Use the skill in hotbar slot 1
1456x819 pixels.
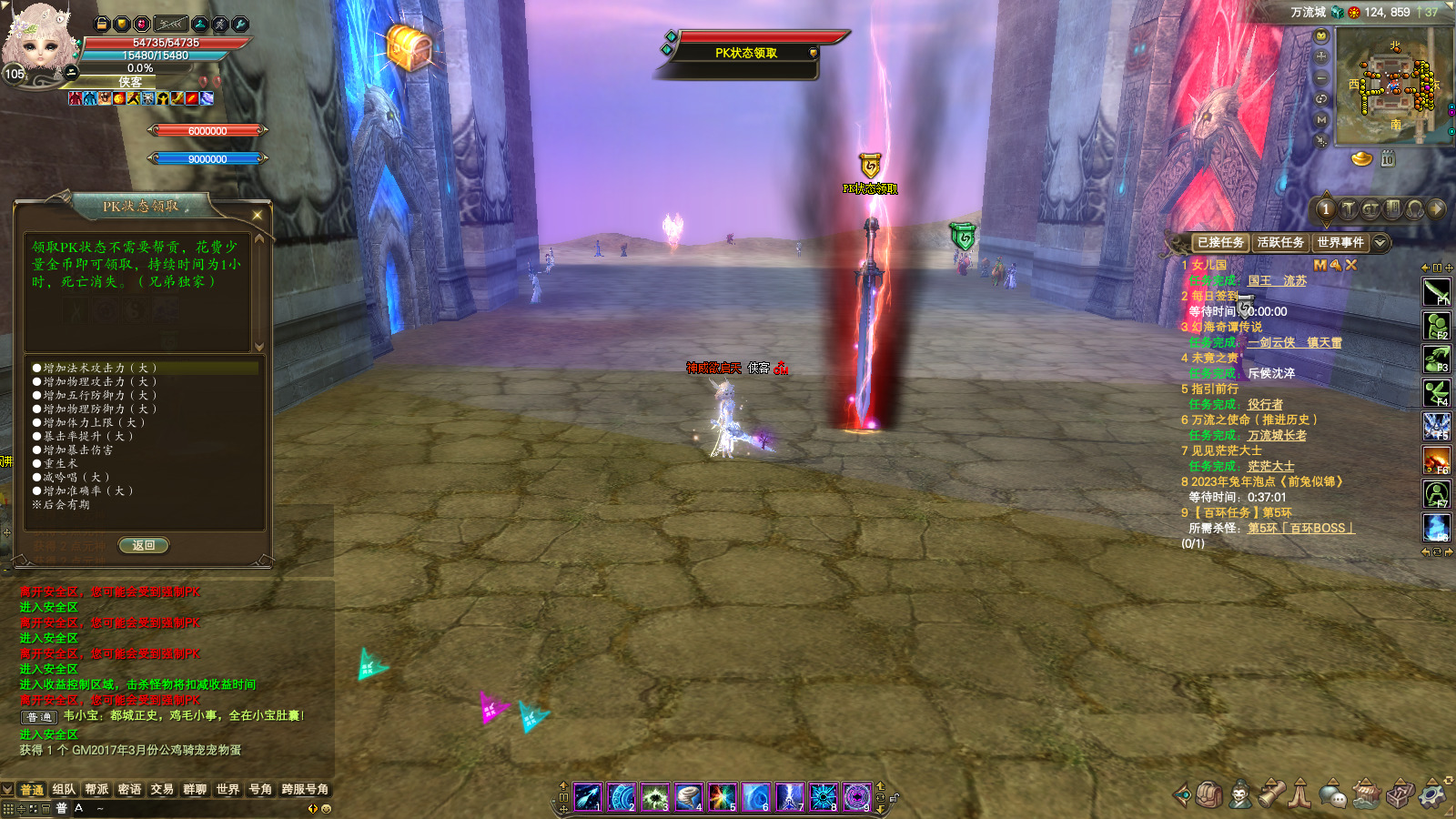[x=588, y=797]
